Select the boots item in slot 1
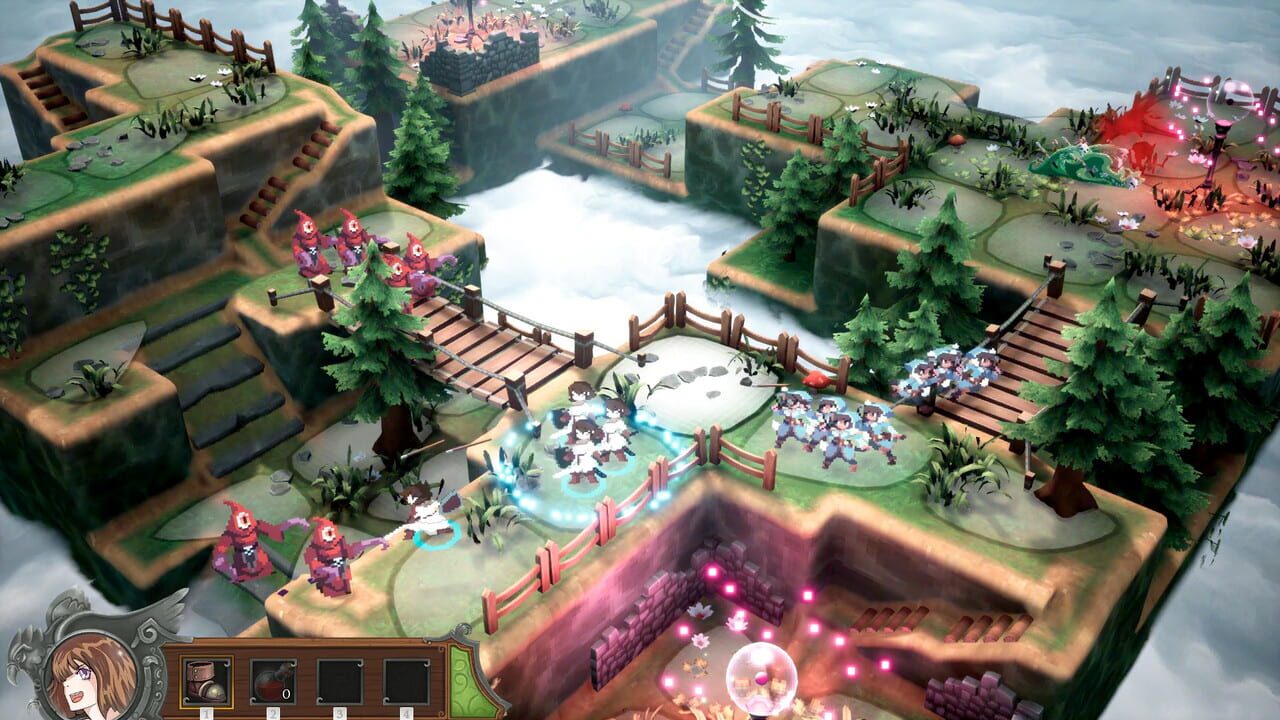 [205, 681]
